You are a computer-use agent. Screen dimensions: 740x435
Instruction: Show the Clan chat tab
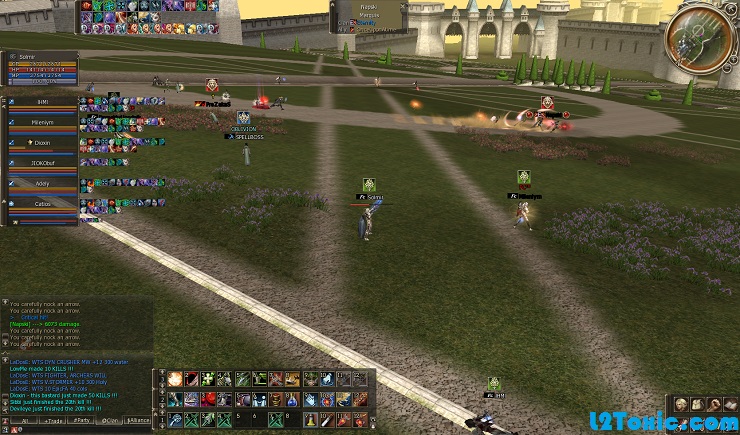pos(113,421)
